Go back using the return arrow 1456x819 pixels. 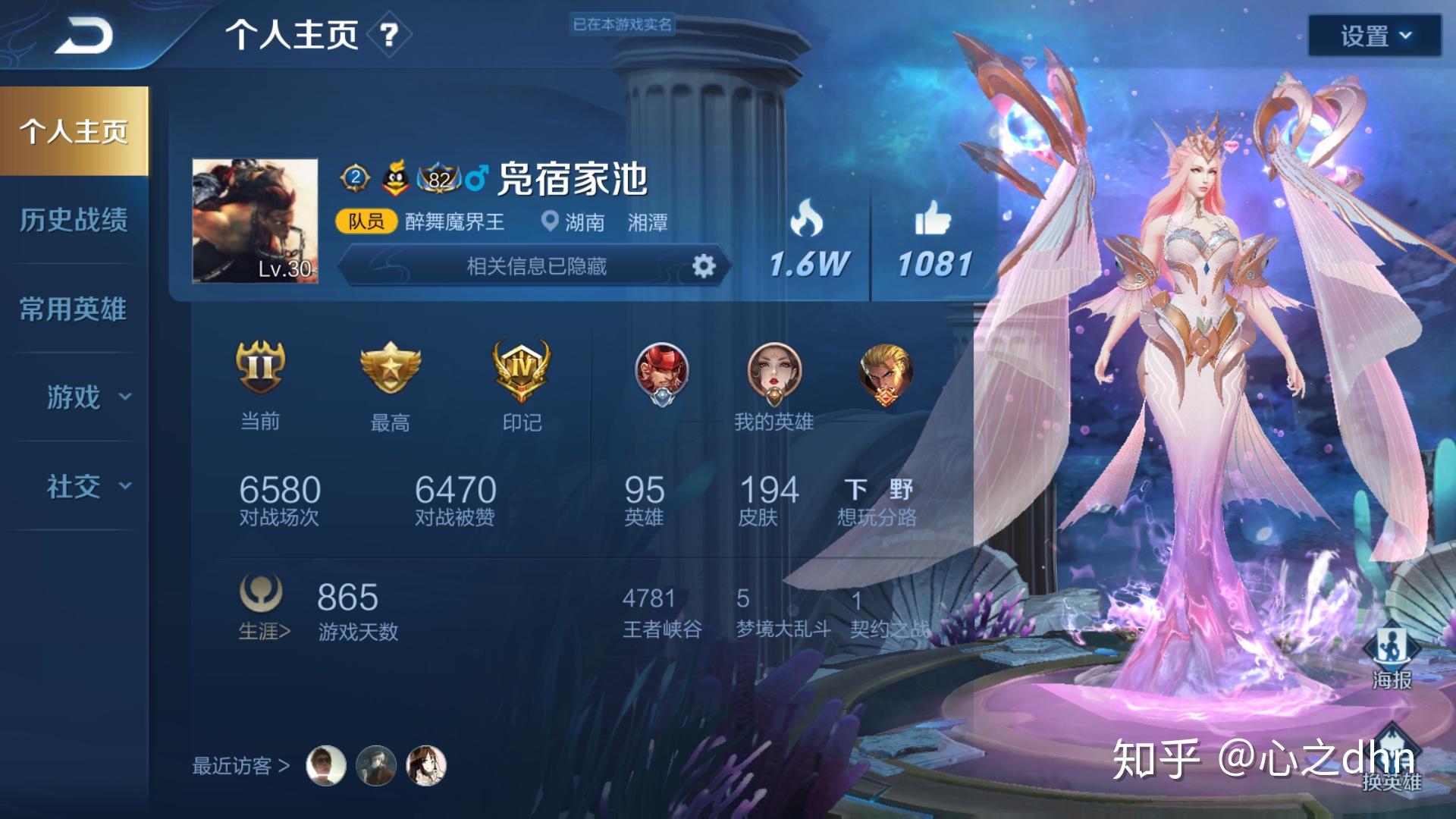(83, 36)
